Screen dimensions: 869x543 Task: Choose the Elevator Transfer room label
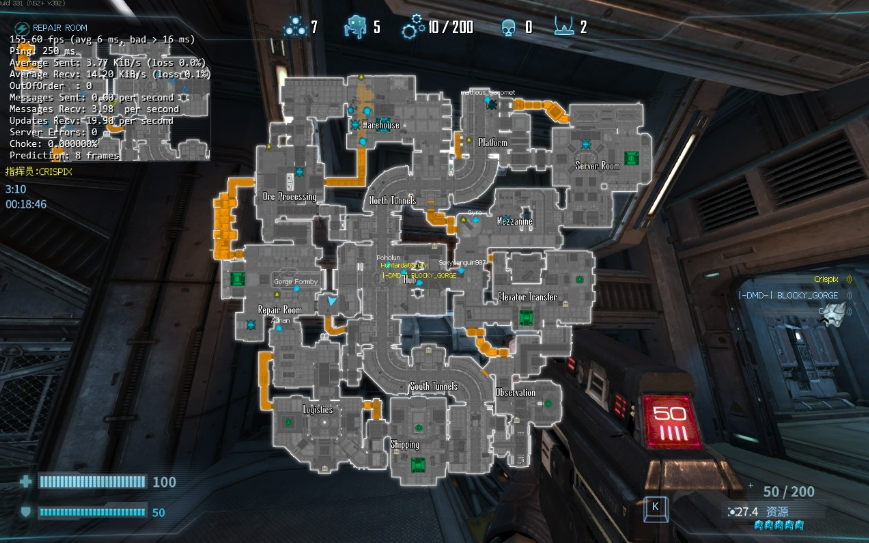pos(527,297)
